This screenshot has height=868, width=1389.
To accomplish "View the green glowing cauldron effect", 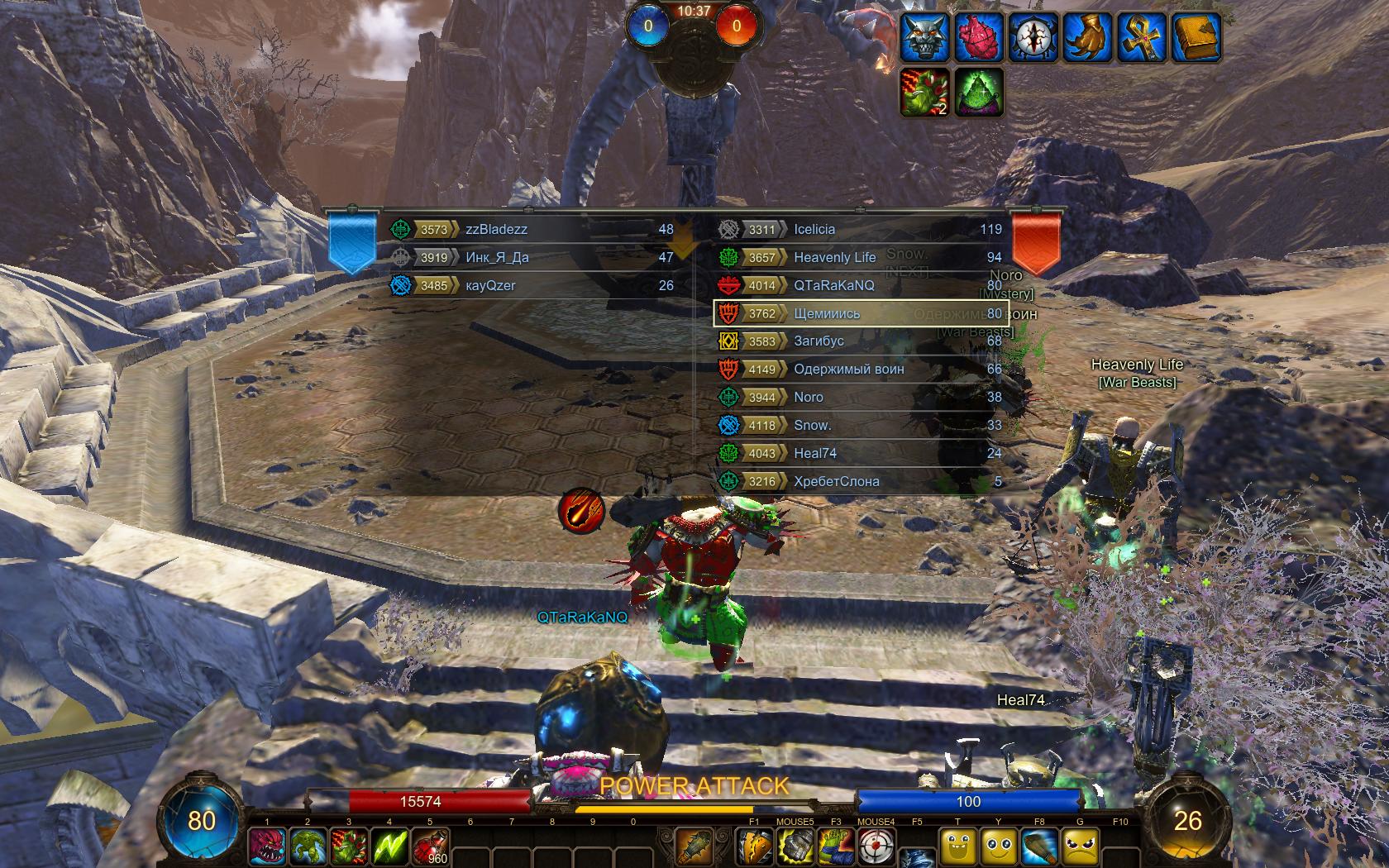I will (x=980, y=92).
